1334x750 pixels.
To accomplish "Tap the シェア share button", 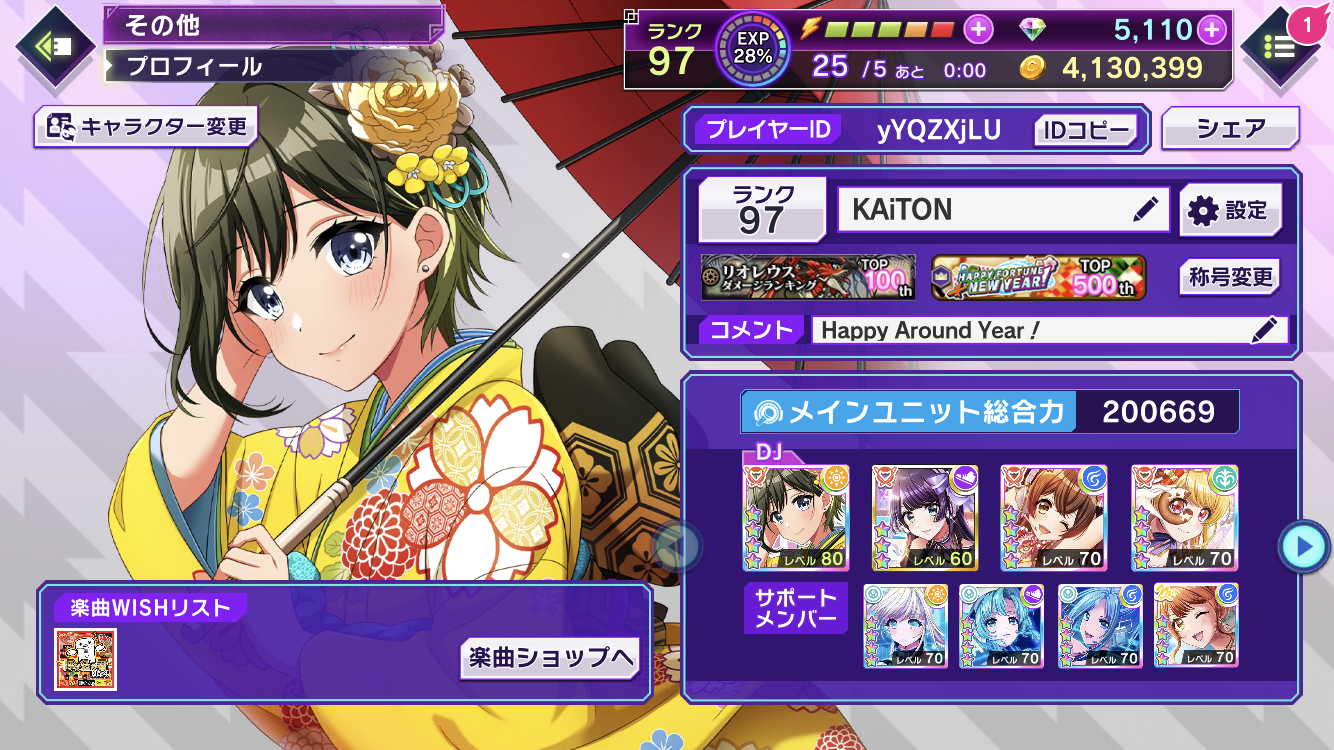I will click(1230, 128).
